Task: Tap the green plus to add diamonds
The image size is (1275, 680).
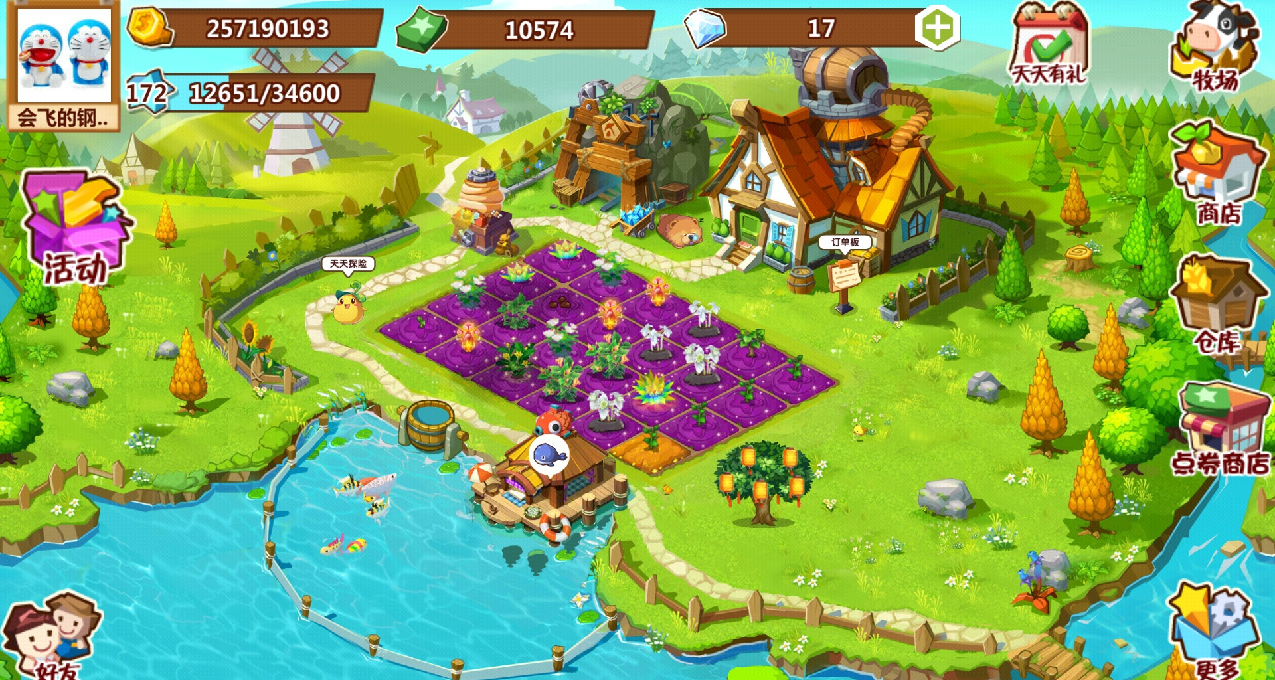Action: [x=937, y=29]
